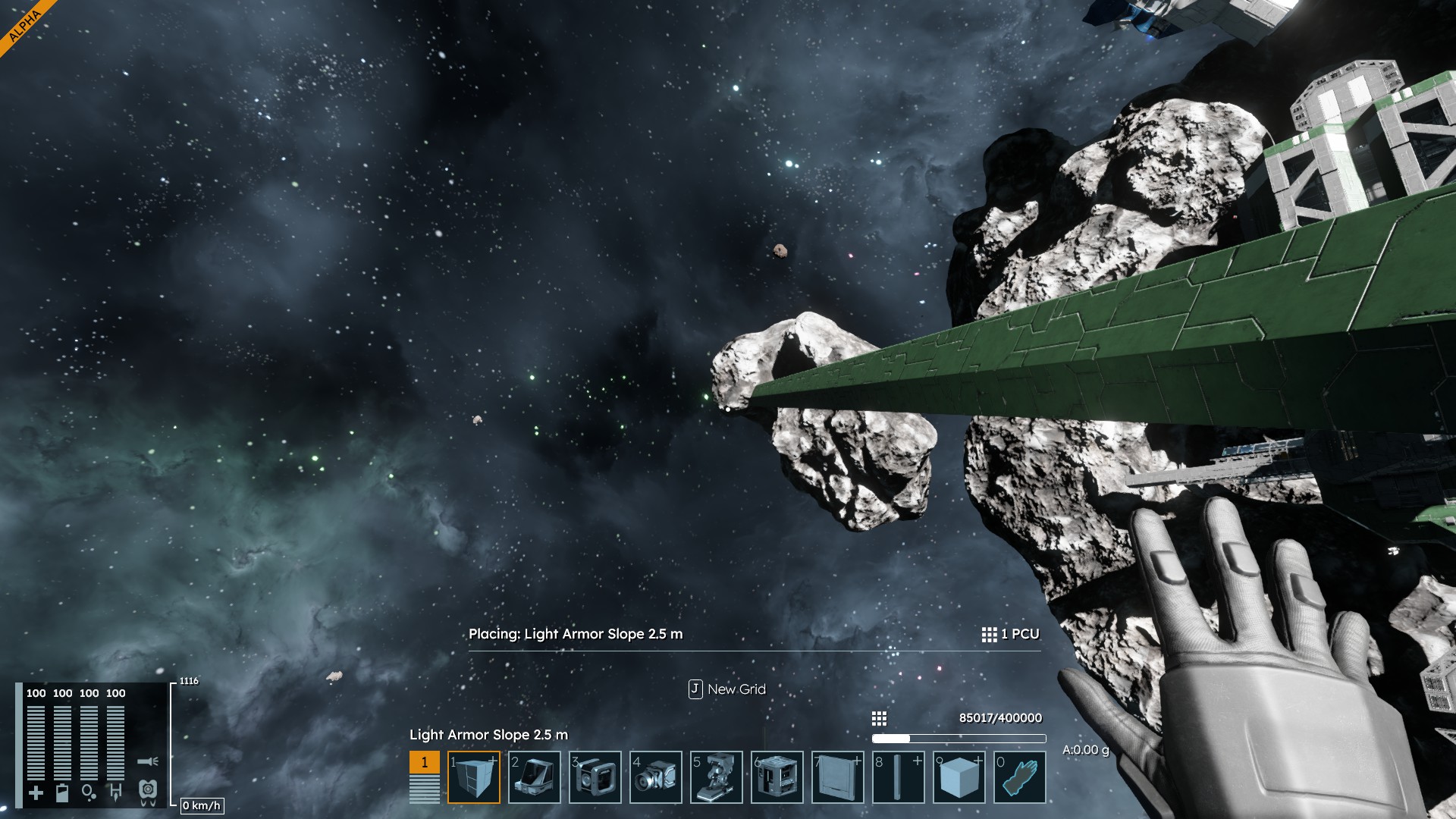
Task: Select the machinery cube block in slot 6
Action: 777,777
